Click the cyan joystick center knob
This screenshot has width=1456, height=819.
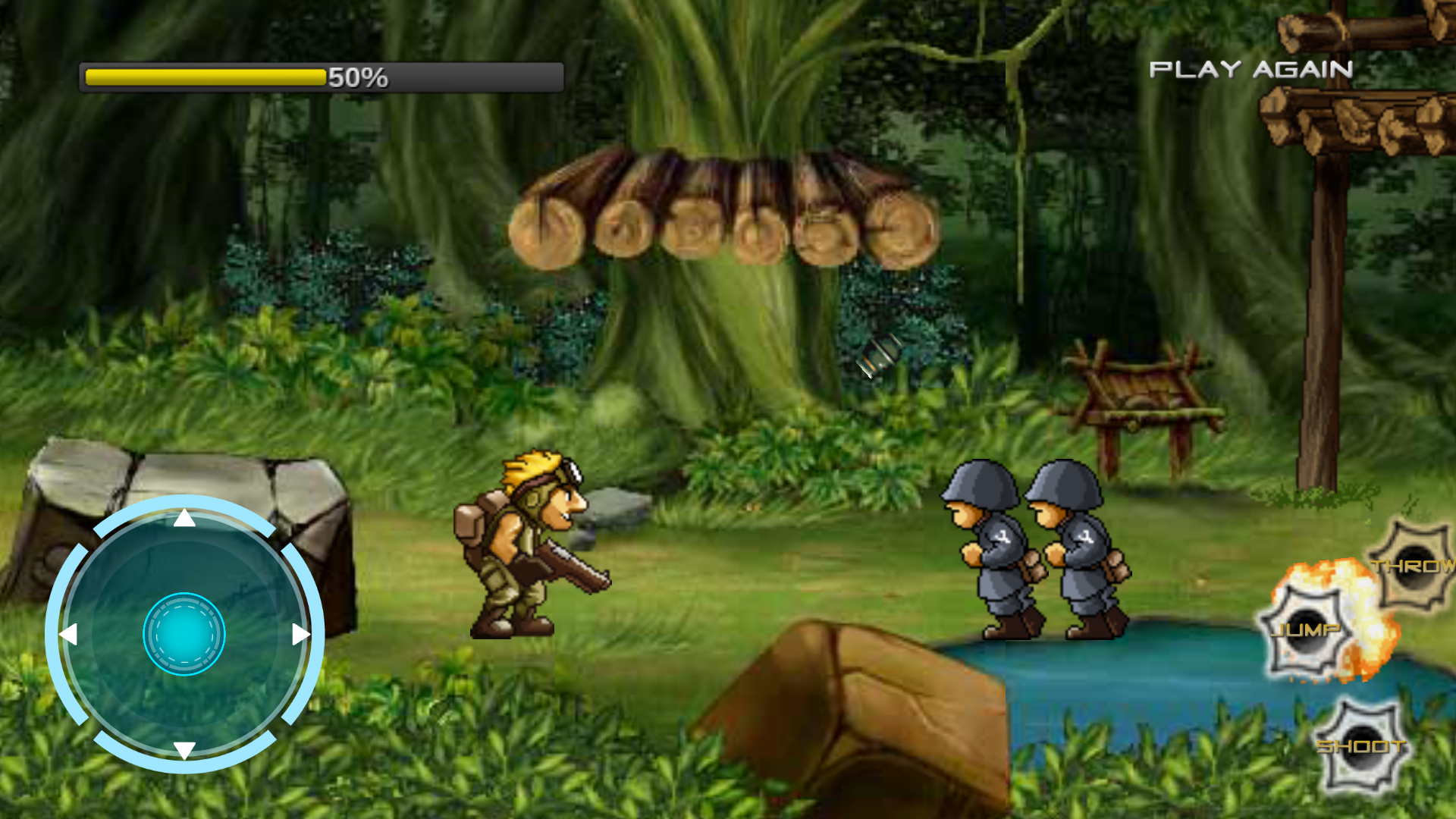coord(184,634)
